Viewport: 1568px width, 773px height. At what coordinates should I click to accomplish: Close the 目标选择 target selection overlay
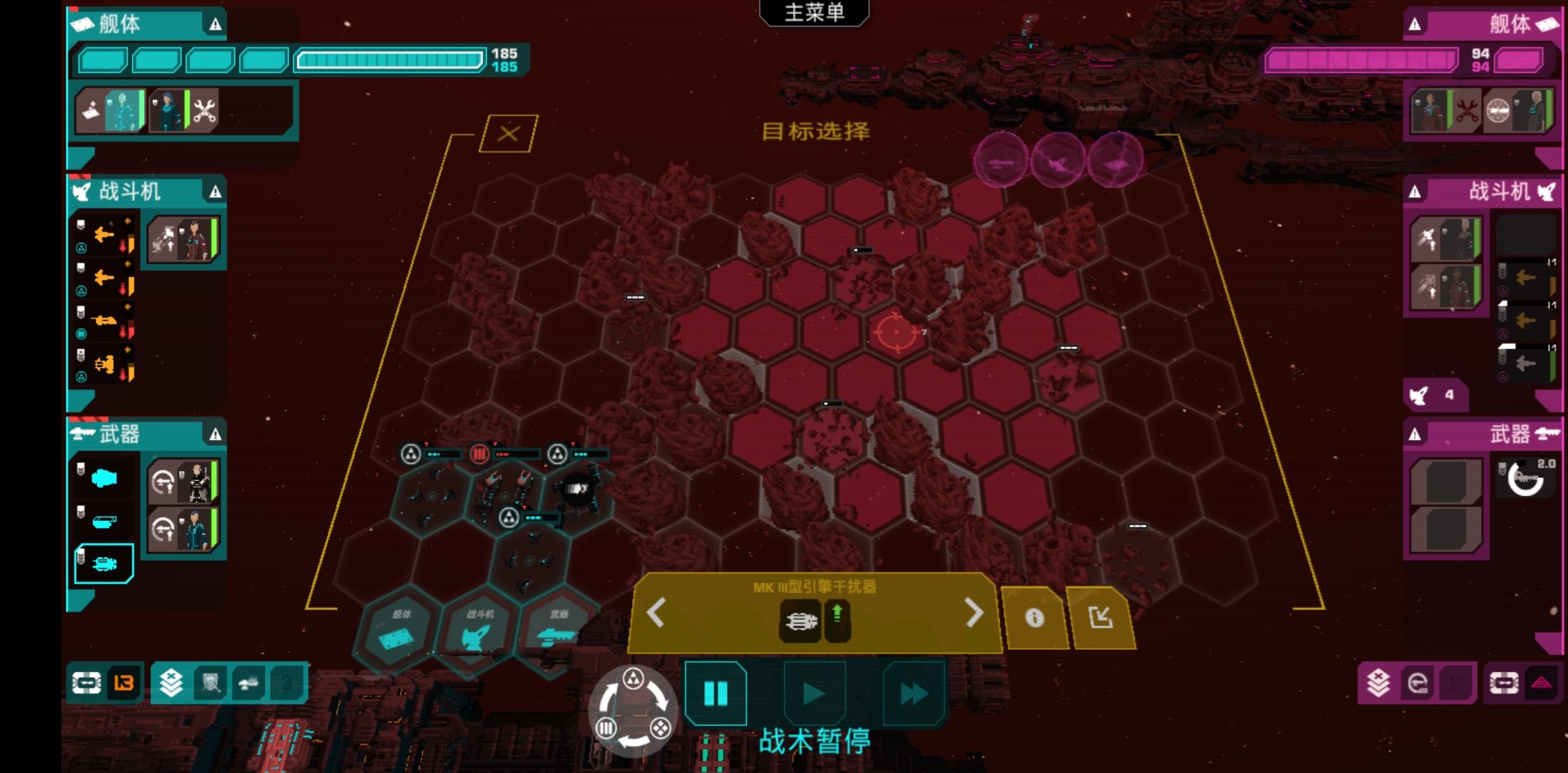coord(508,134)
